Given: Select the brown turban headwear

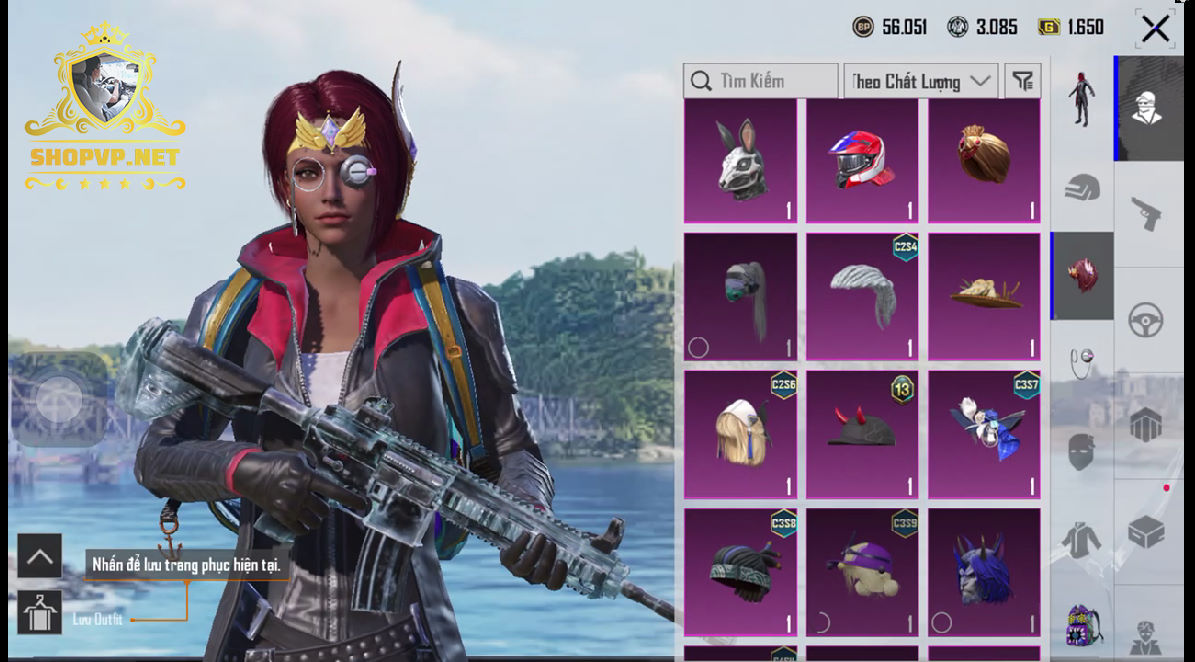Looking at the screenshot, I should pyautogui.click(x=984, y=160).
